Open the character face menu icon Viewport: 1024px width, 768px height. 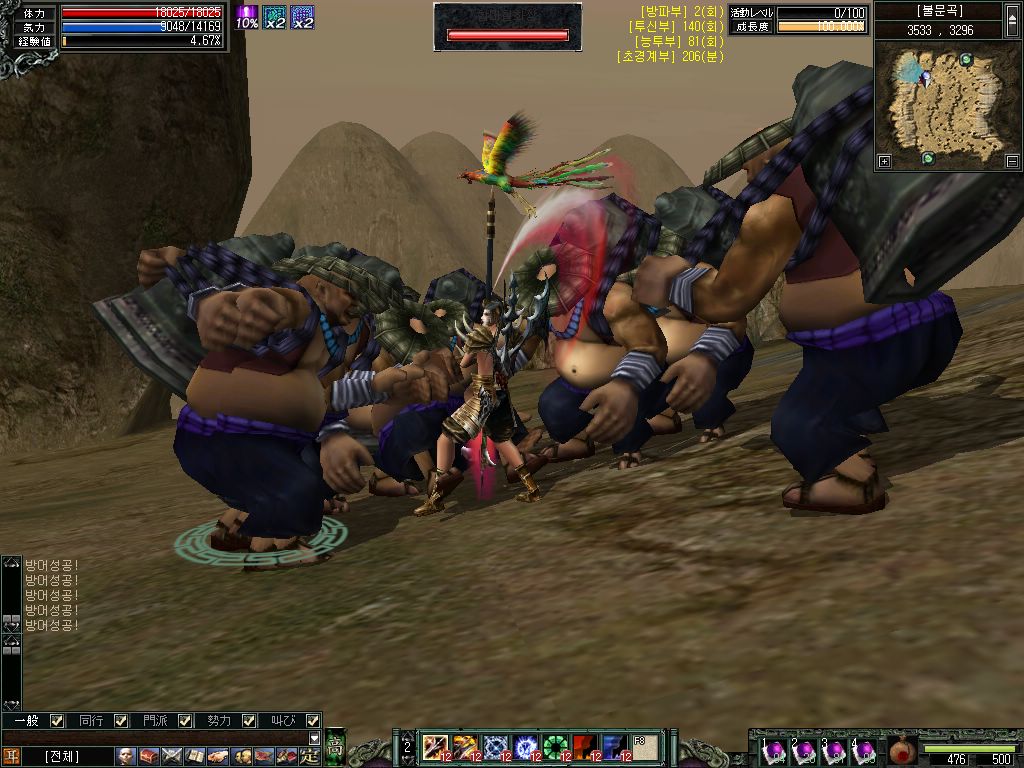(126, 756)
